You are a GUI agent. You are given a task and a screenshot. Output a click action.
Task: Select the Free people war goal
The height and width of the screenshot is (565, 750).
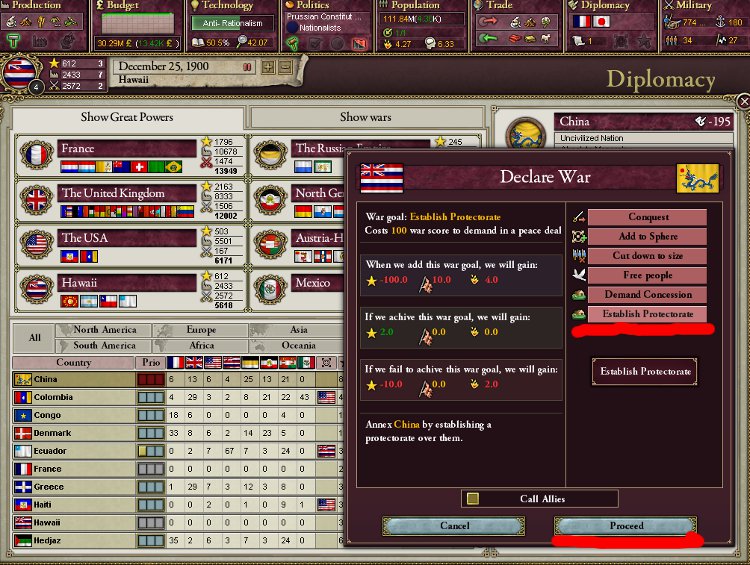pyautogui.click(x=647, y=275)
